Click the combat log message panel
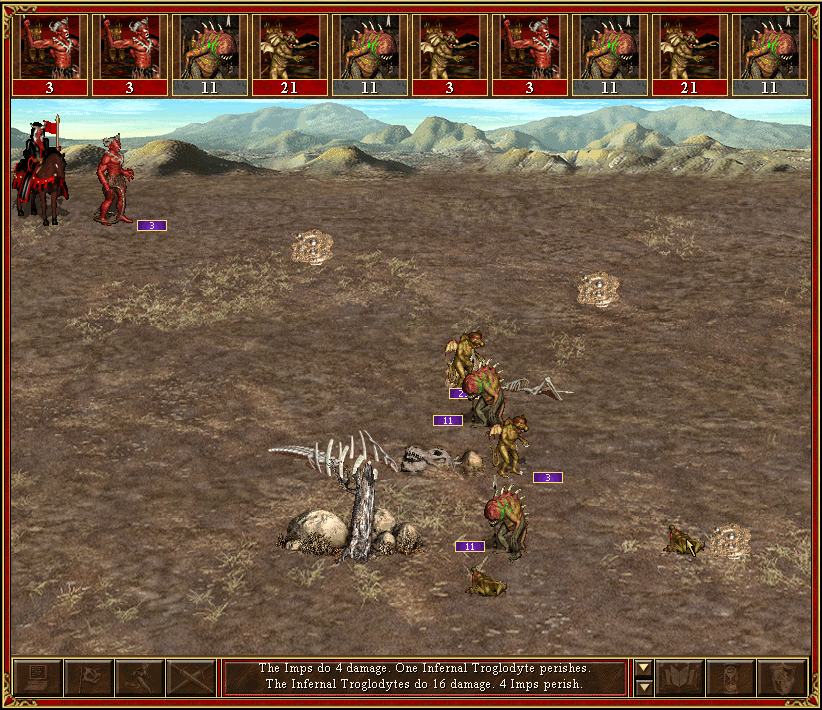The height and width of the screenshot is (710, 822). 424,677
